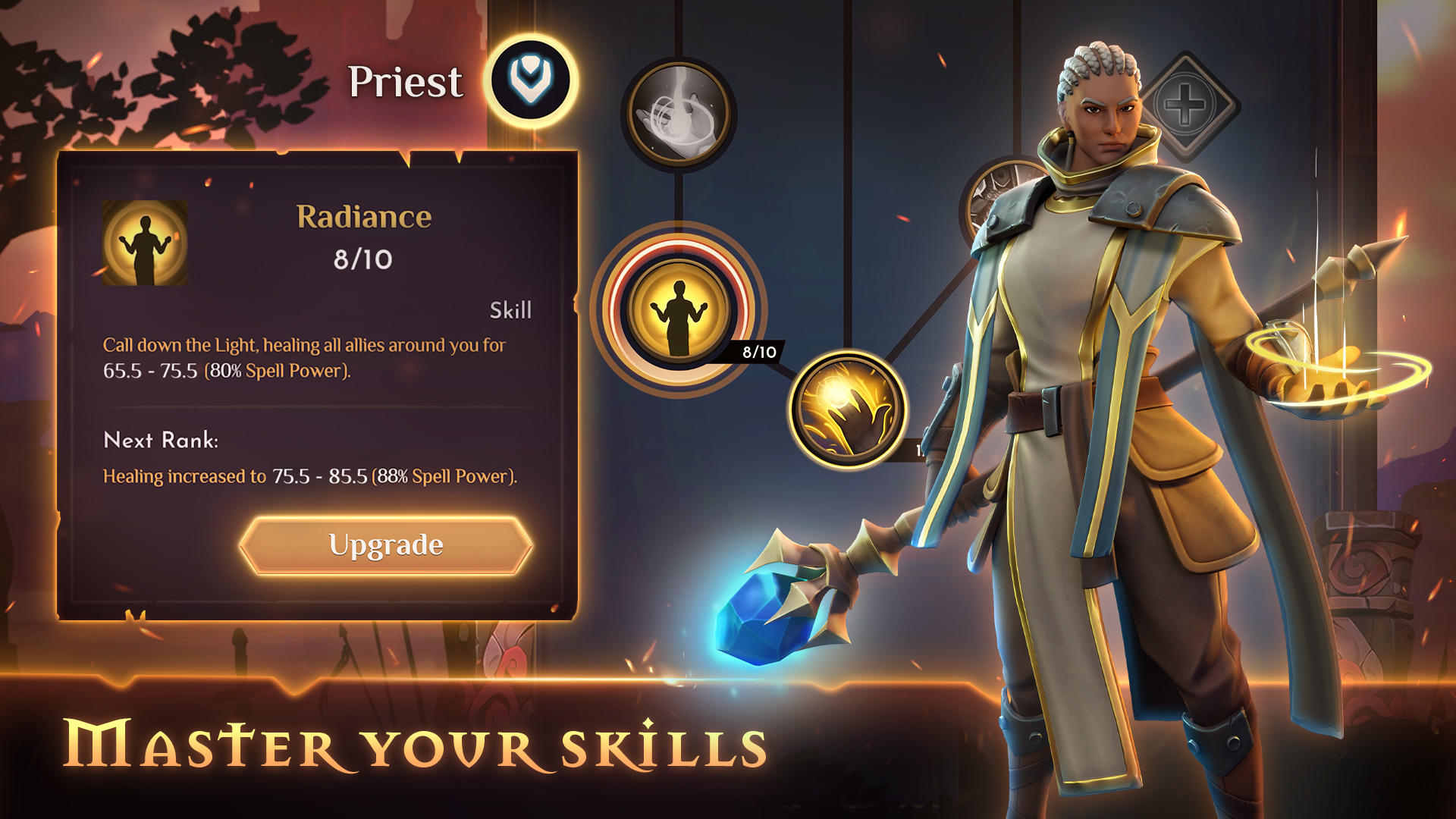This screenshot has height=819, width=1456.
Task: Click the Radiance title in the tooltip
Action: [x=362, y=216]
